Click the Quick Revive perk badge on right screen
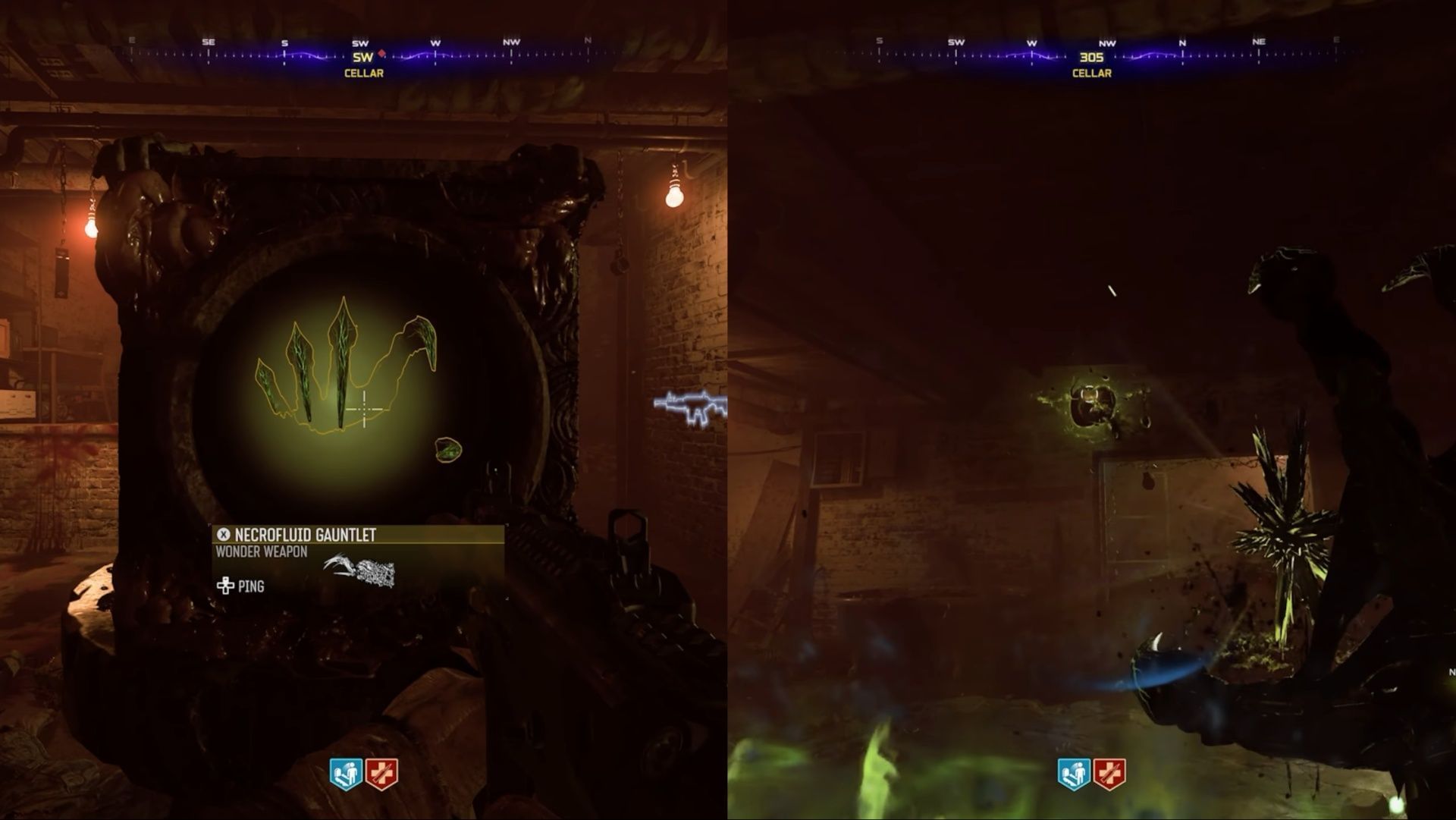This screenshot has height=820, width=1456. (x=1073, y=773)
